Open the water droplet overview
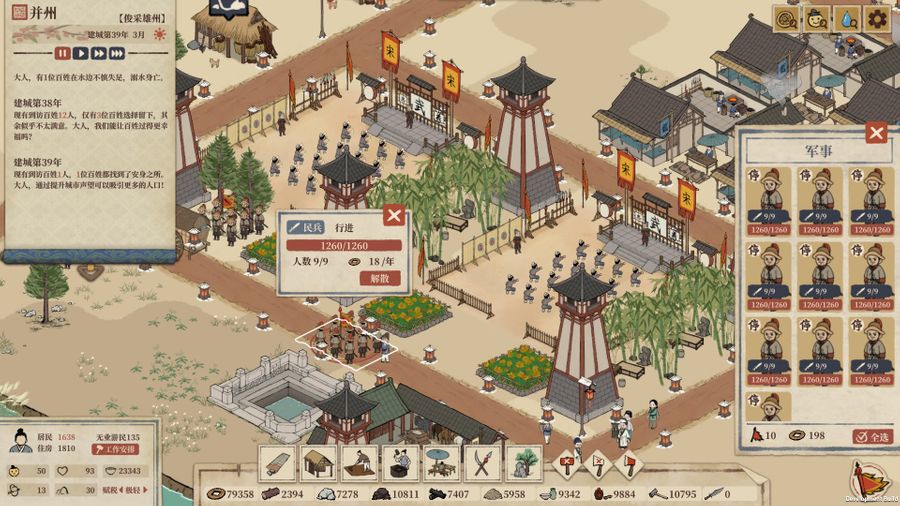Screen dimensions: 900x506 point(847,18)
